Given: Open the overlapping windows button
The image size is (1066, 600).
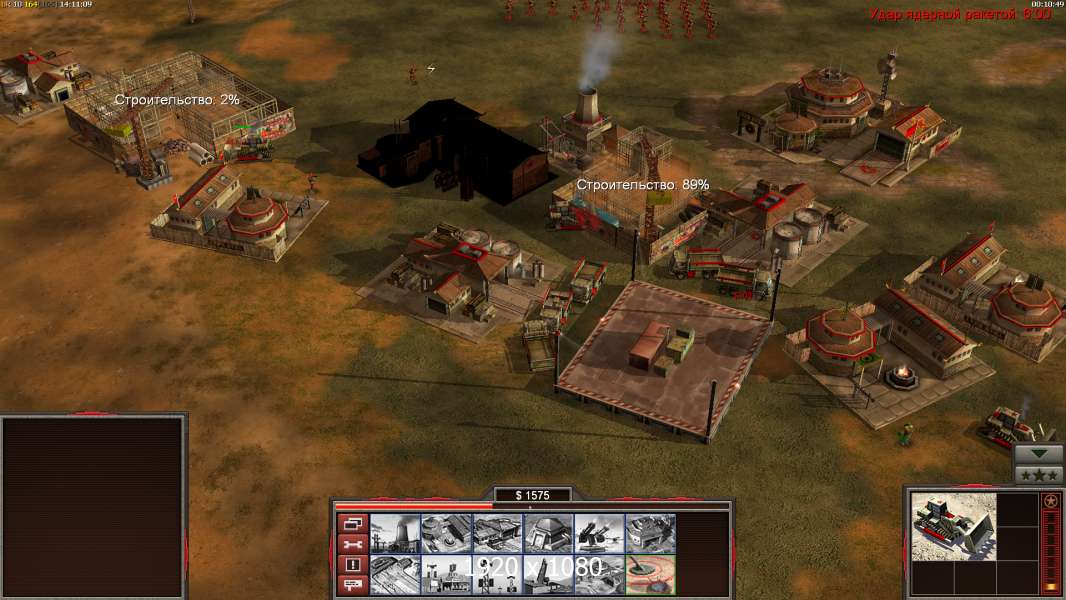Looking at the screenshot, I should (351, 523).
